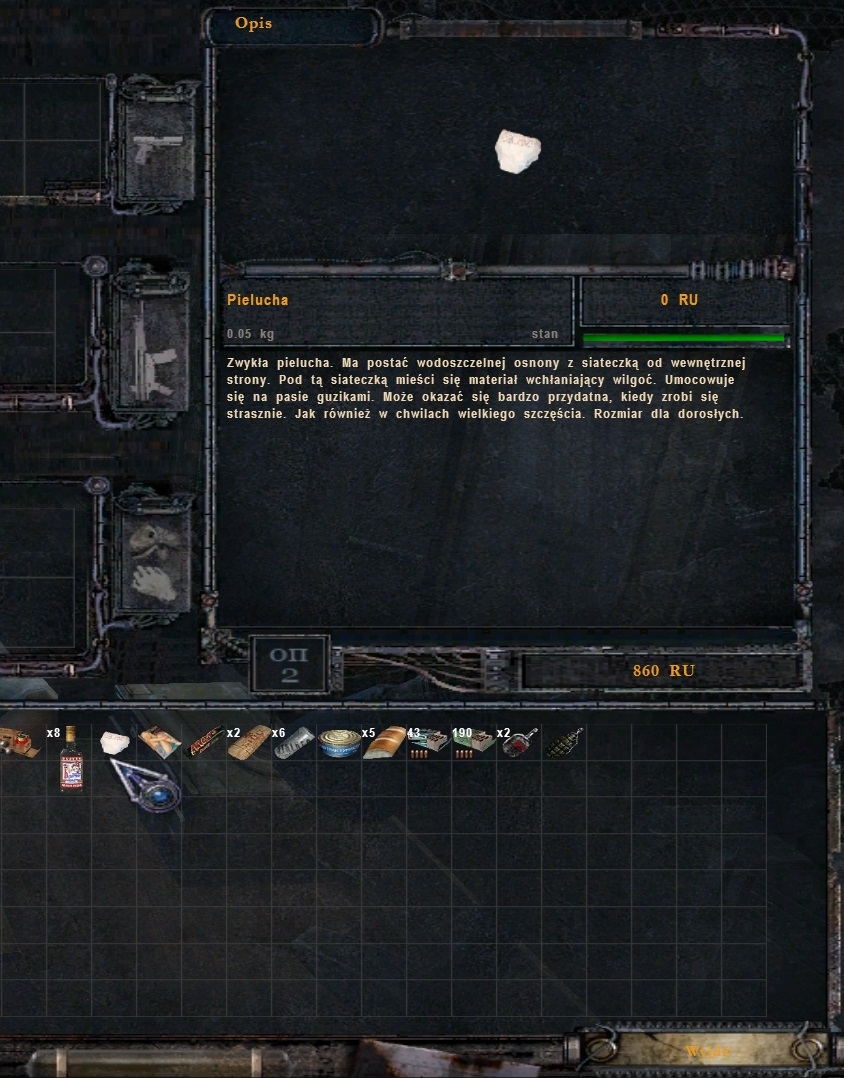Screen dimensions: 844x1078
Task: Click the assault rifle weapon slot
Action: (x=153, y=340)
